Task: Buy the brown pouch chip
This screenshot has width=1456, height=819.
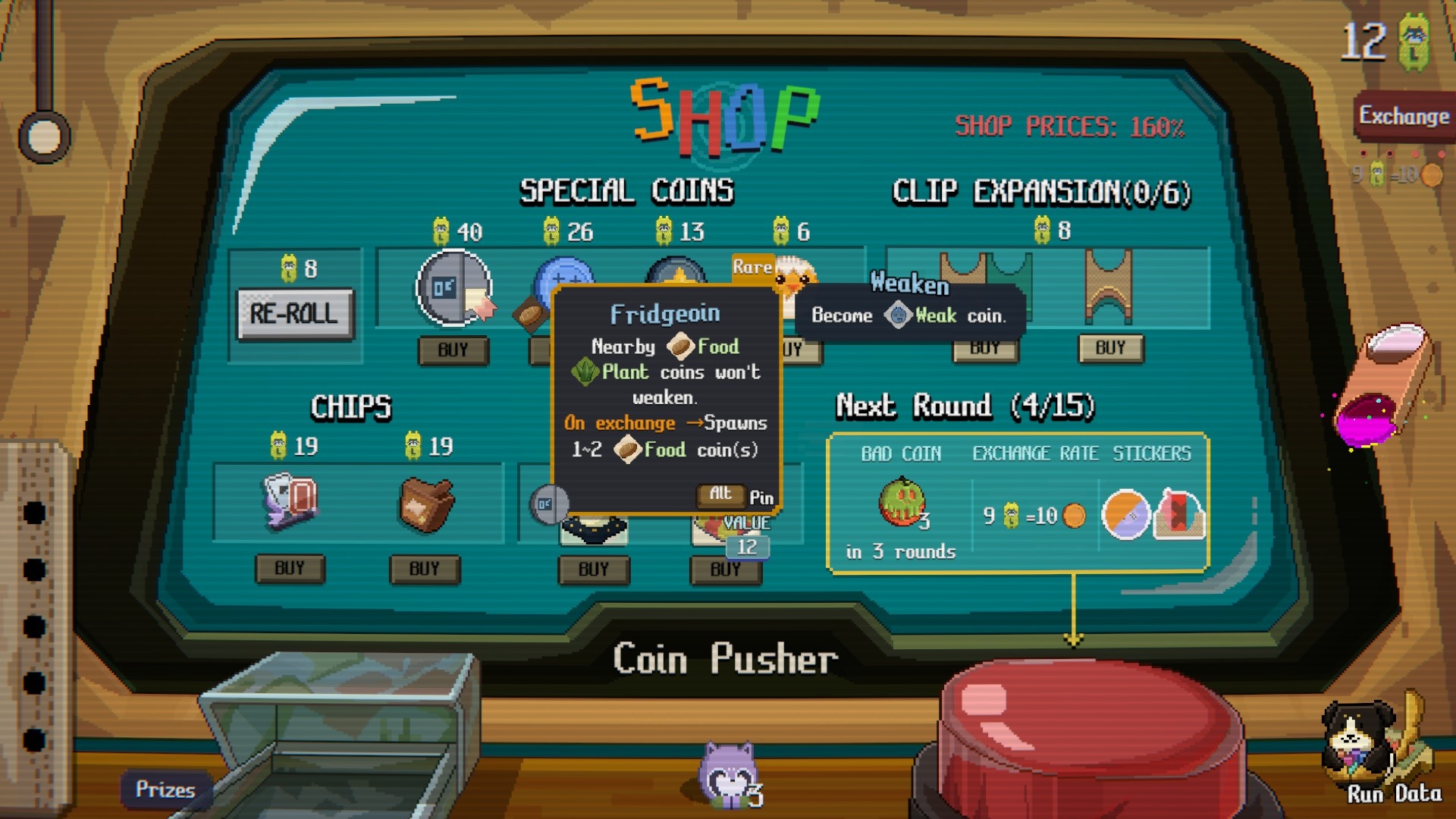Action: [424, 569]
